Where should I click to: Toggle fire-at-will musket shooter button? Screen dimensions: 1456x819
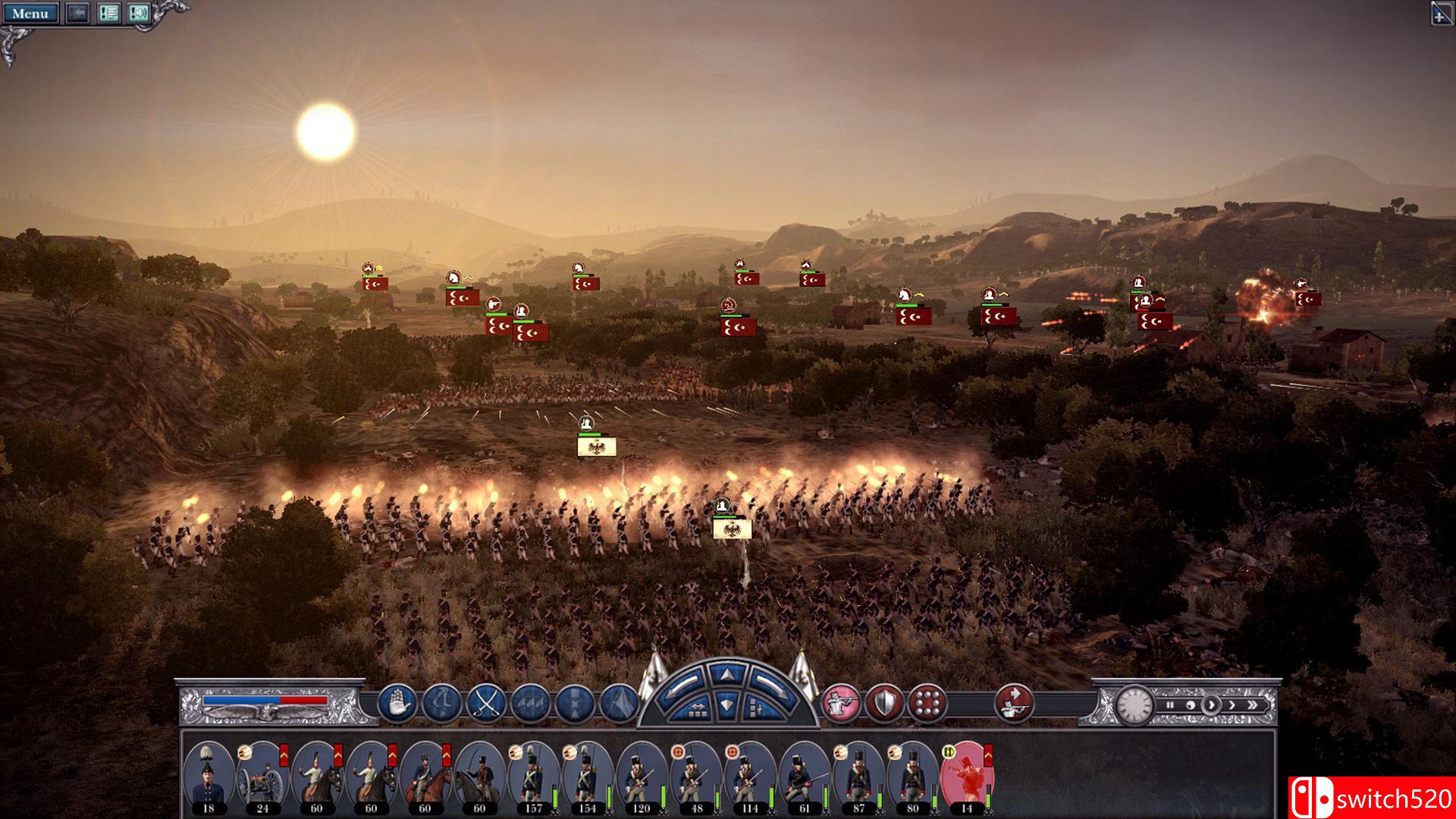840,702
